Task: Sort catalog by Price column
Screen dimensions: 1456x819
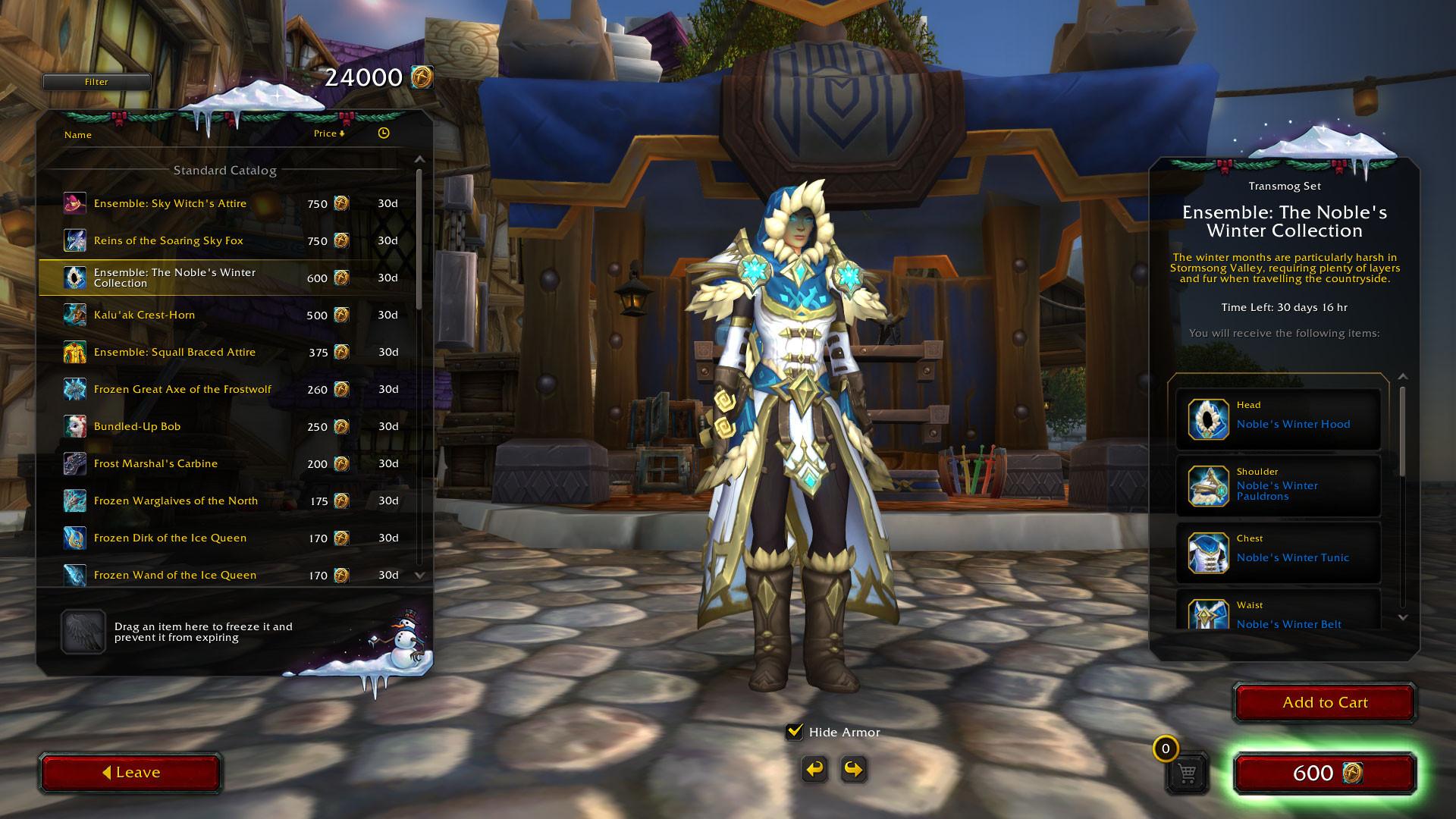Action: pyautogui.click(x=328, y=133)
